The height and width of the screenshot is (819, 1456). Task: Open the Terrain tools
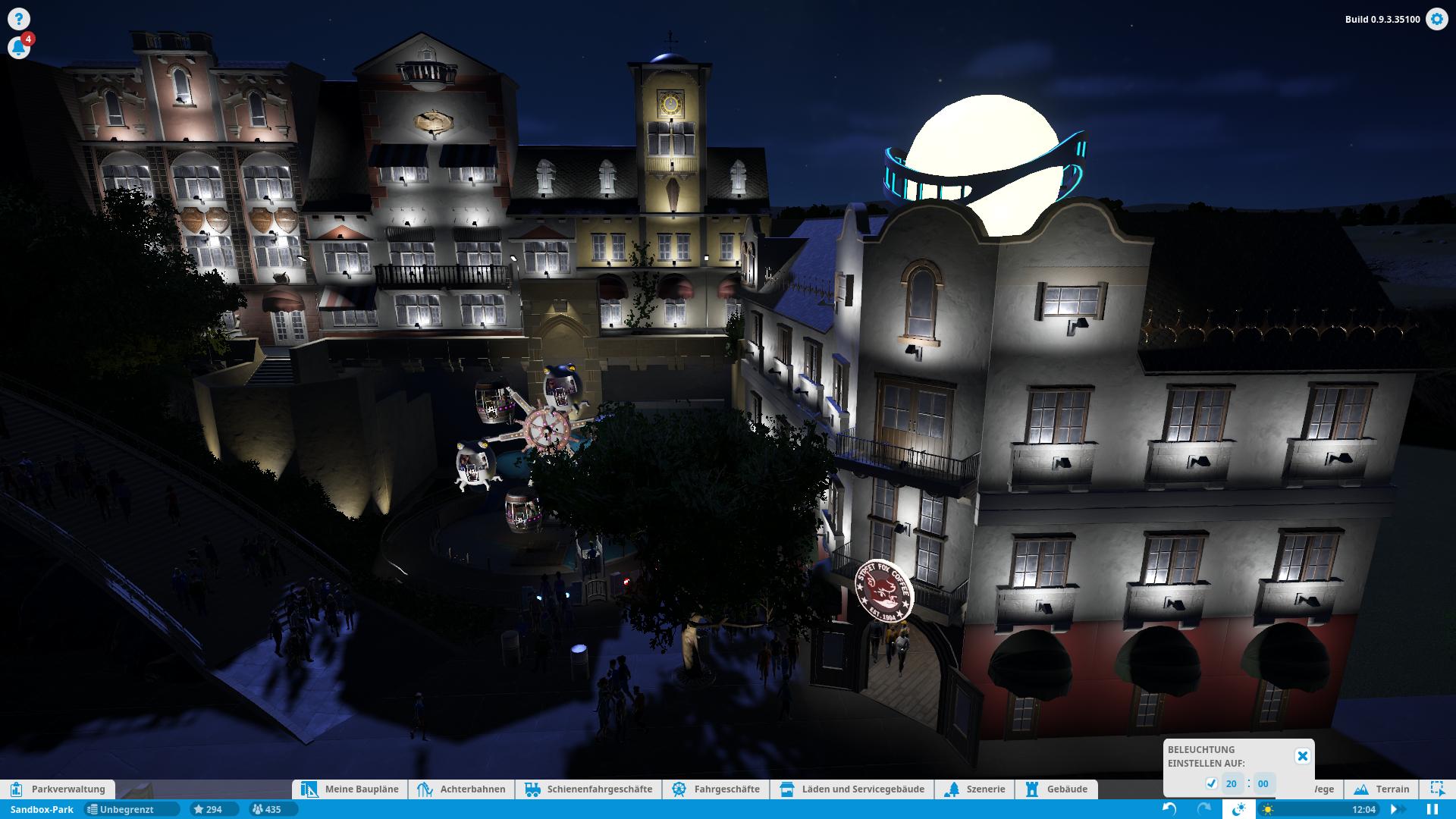[1382, 789]
